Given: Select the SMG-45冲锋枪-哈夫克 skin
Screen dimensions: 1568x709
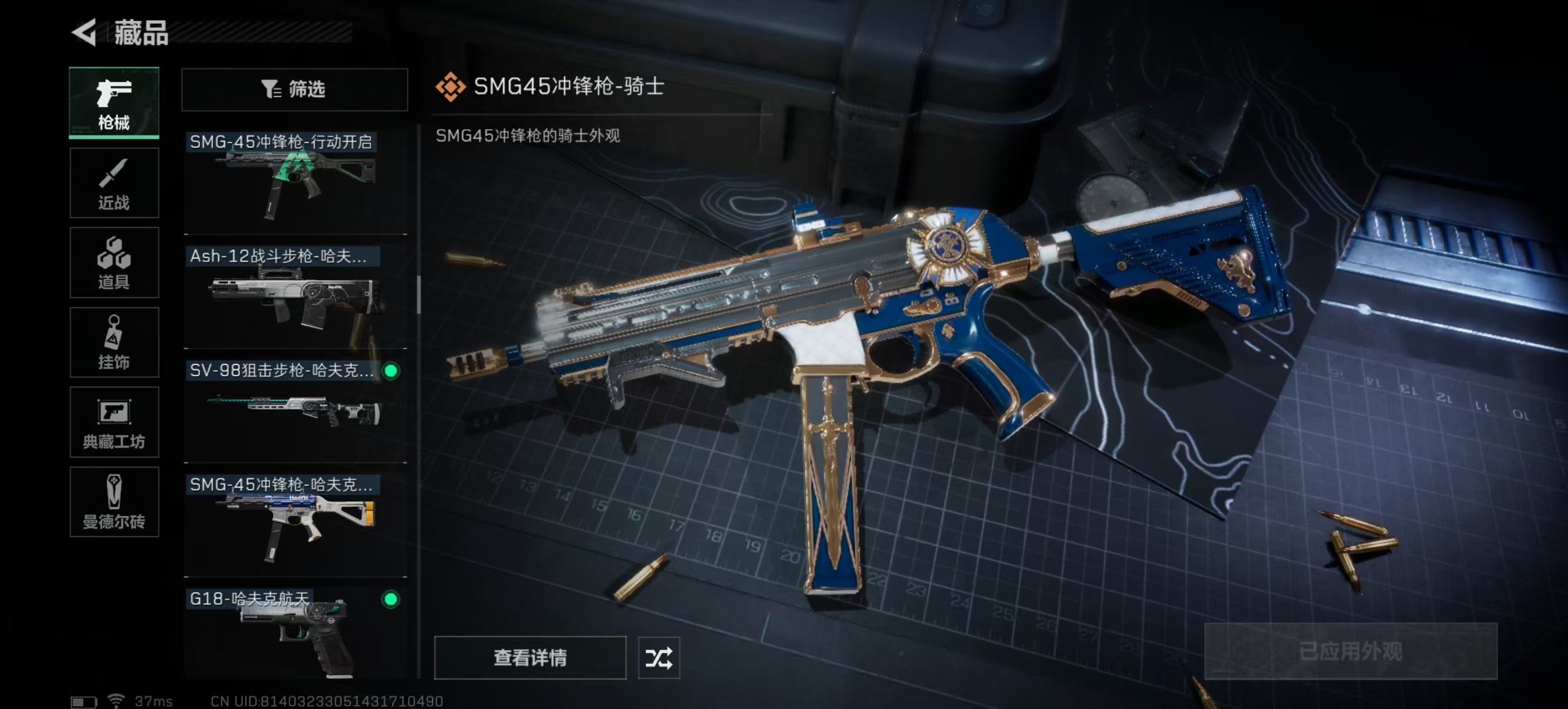Looking at the screenshot, I should (x=295, y=524).
